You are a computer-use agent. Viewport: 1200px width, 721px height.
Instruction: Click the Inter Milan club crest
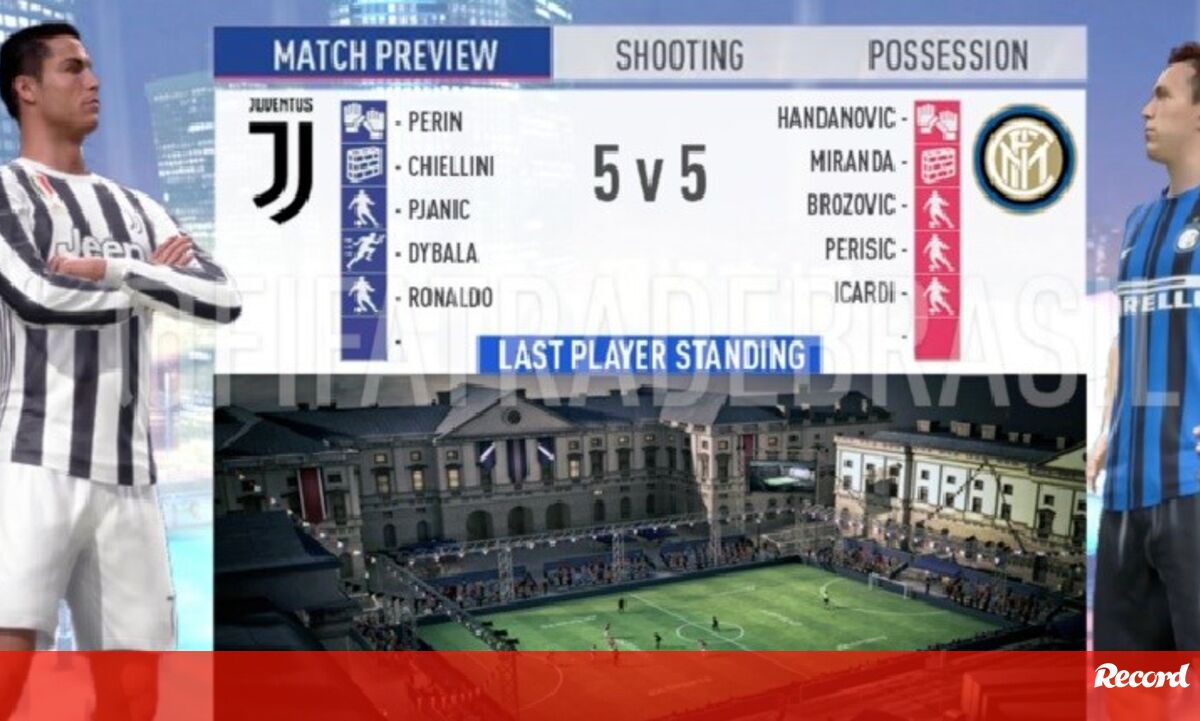pyautogui.click(x=1024, y=158)
